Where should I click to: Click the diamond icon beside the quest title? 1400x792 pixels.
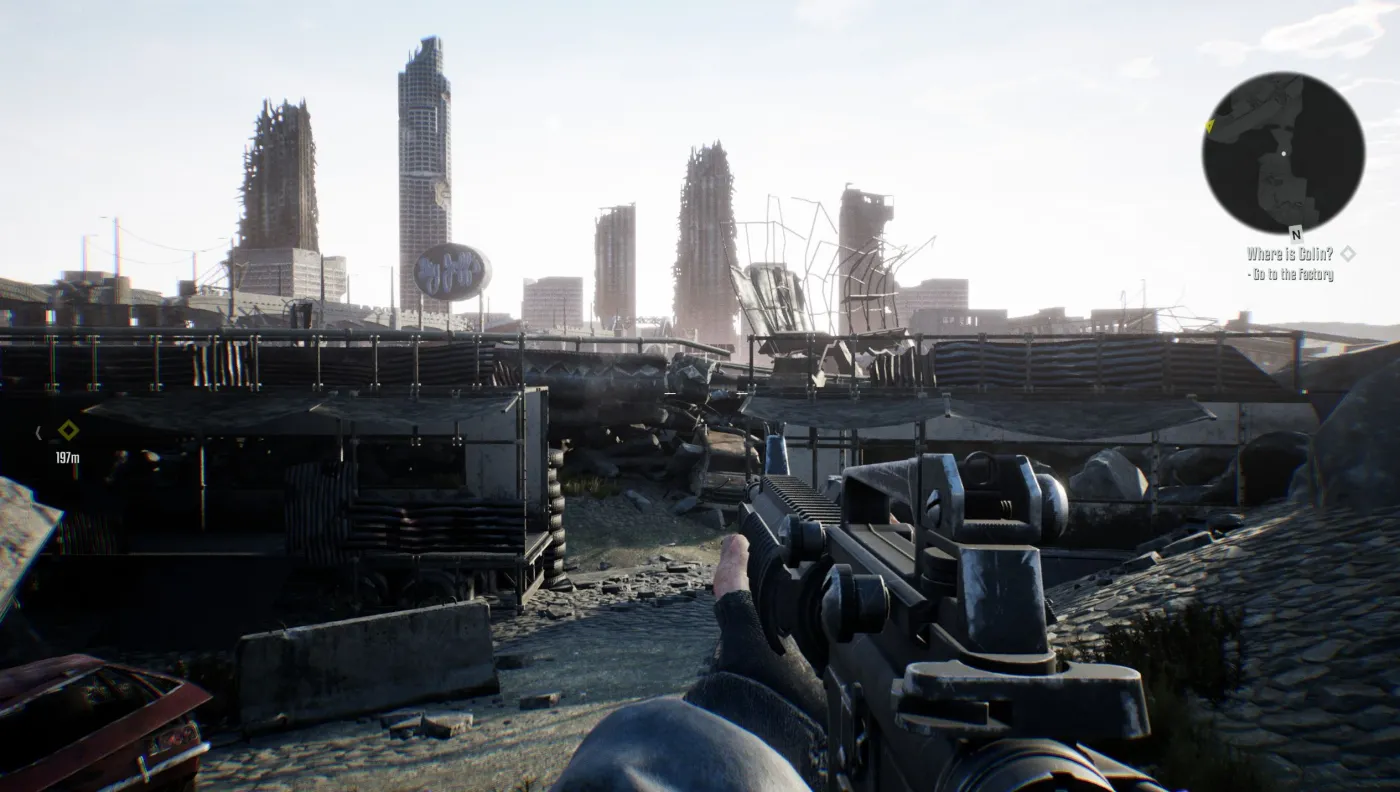coord(1349,255)
